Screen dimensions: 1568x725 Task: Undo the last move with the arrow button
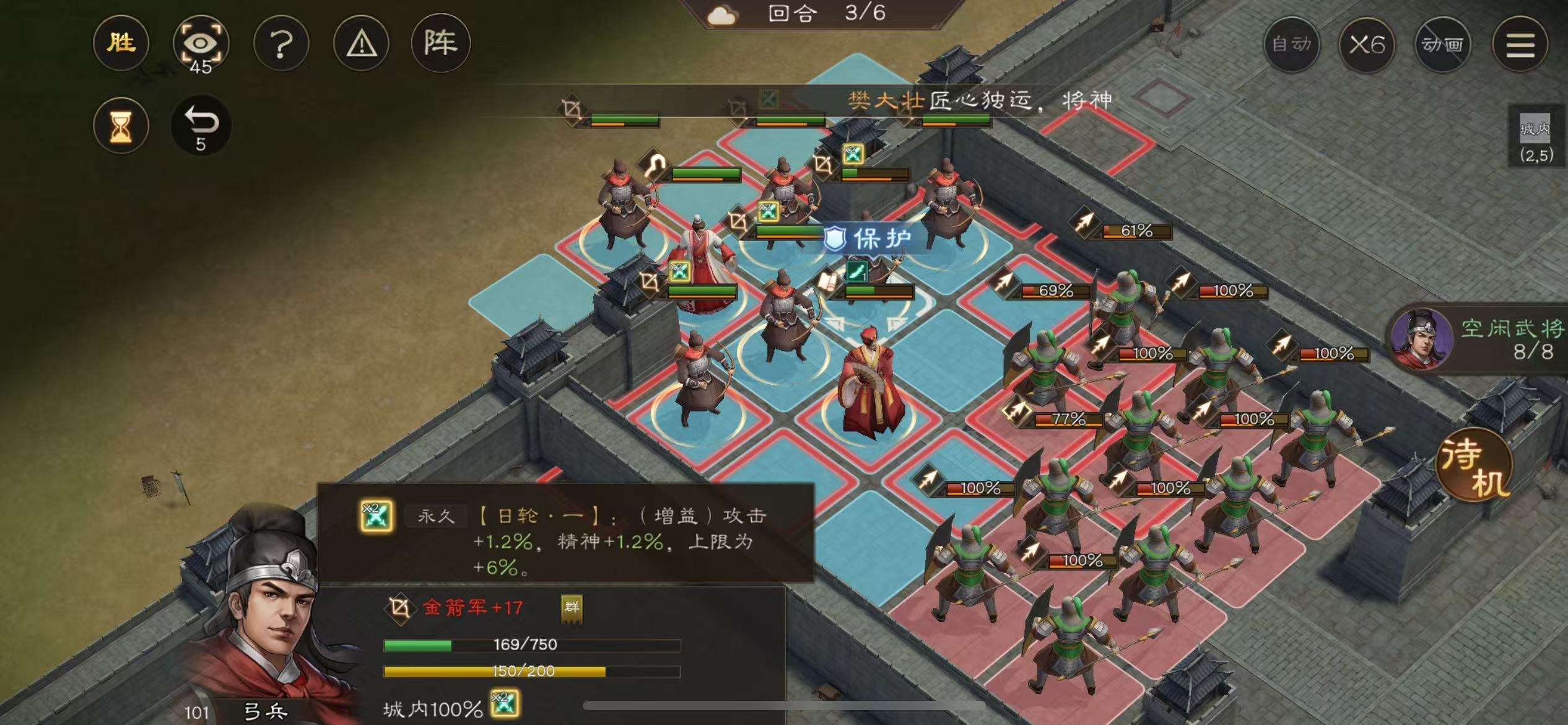coord(201,125)
